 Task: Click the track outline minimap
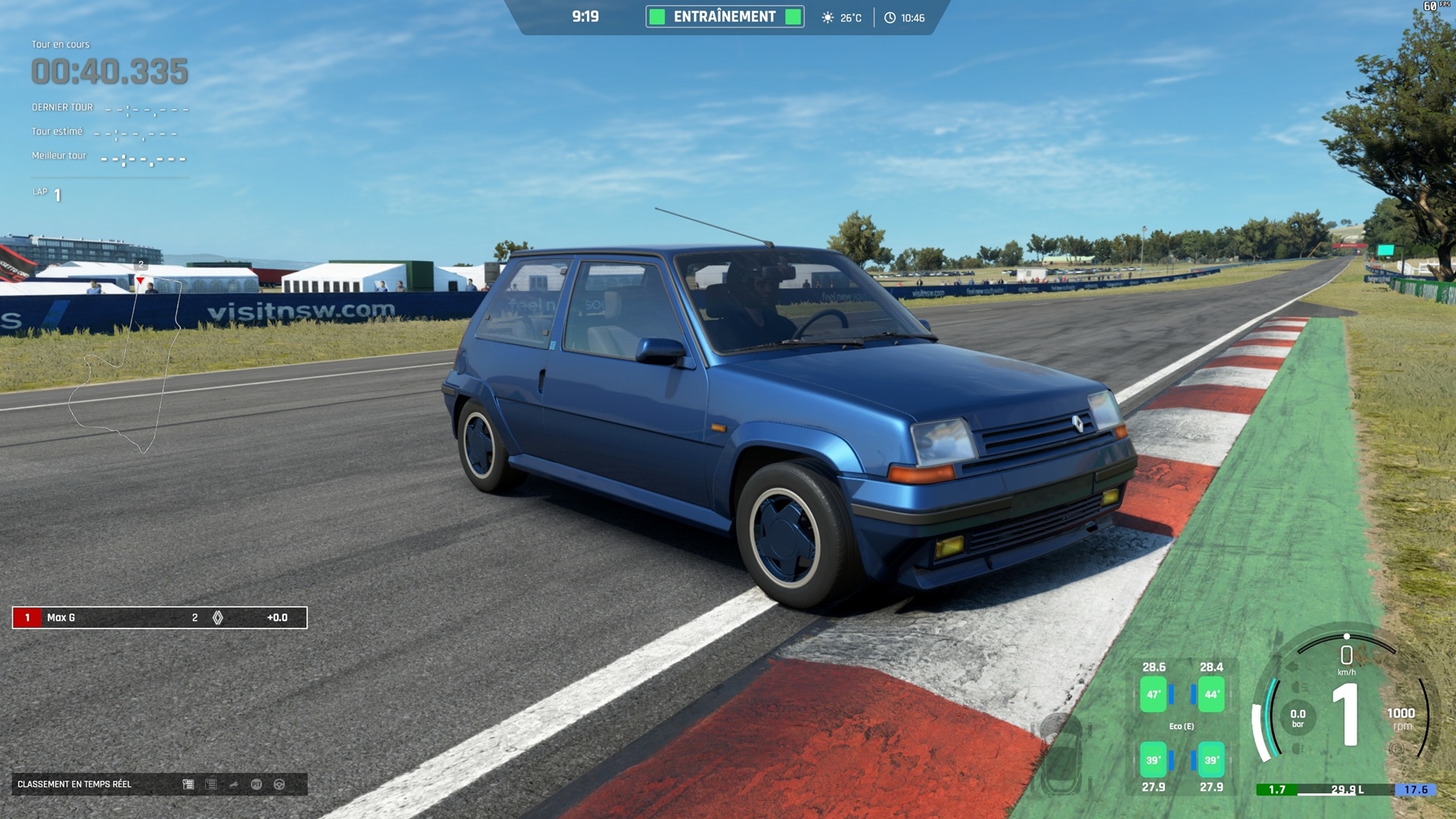pos(125,364)
